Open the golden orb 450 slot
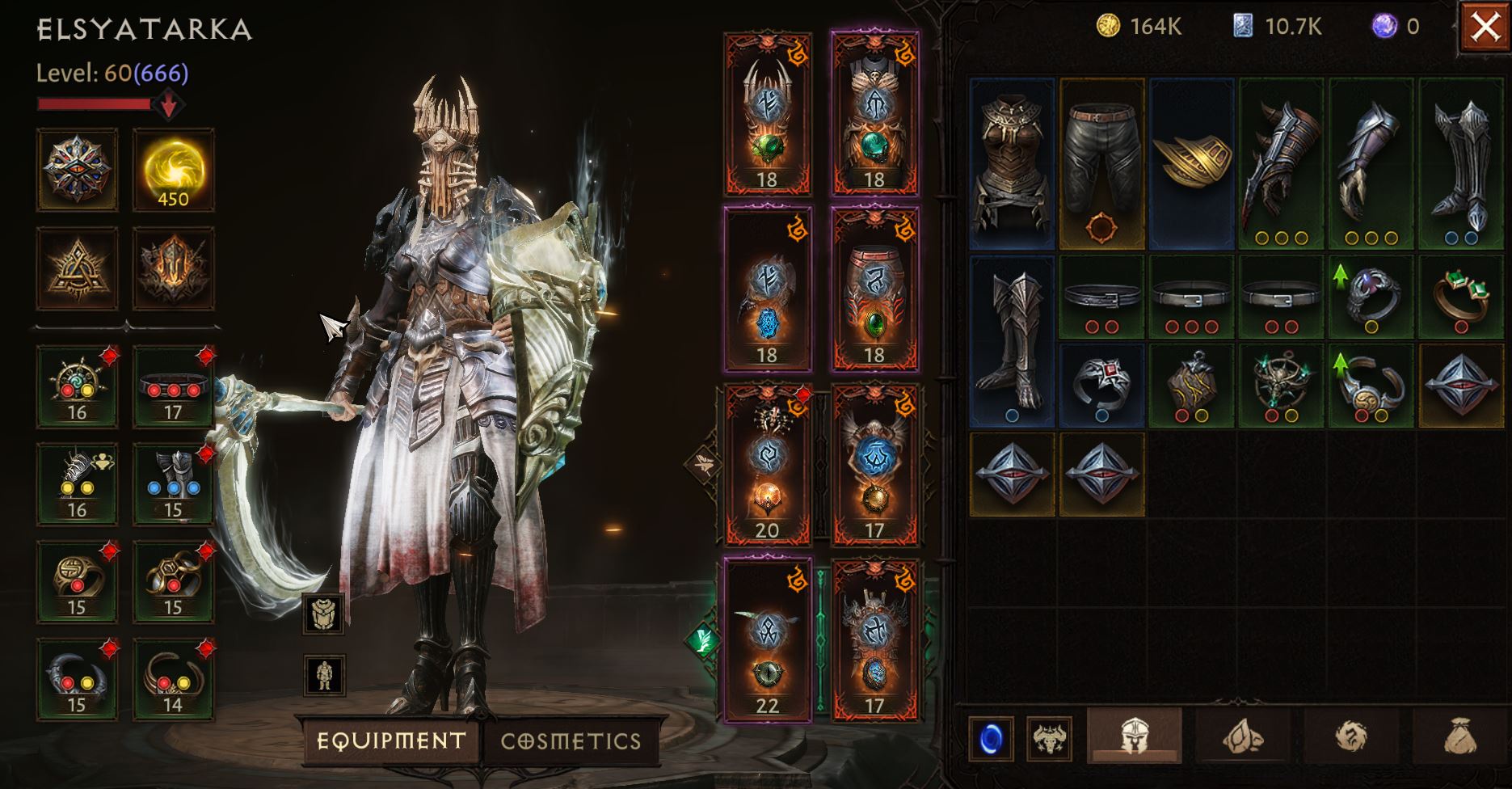The width and height of the screenshot is (1512, 789). click(173, 170)
